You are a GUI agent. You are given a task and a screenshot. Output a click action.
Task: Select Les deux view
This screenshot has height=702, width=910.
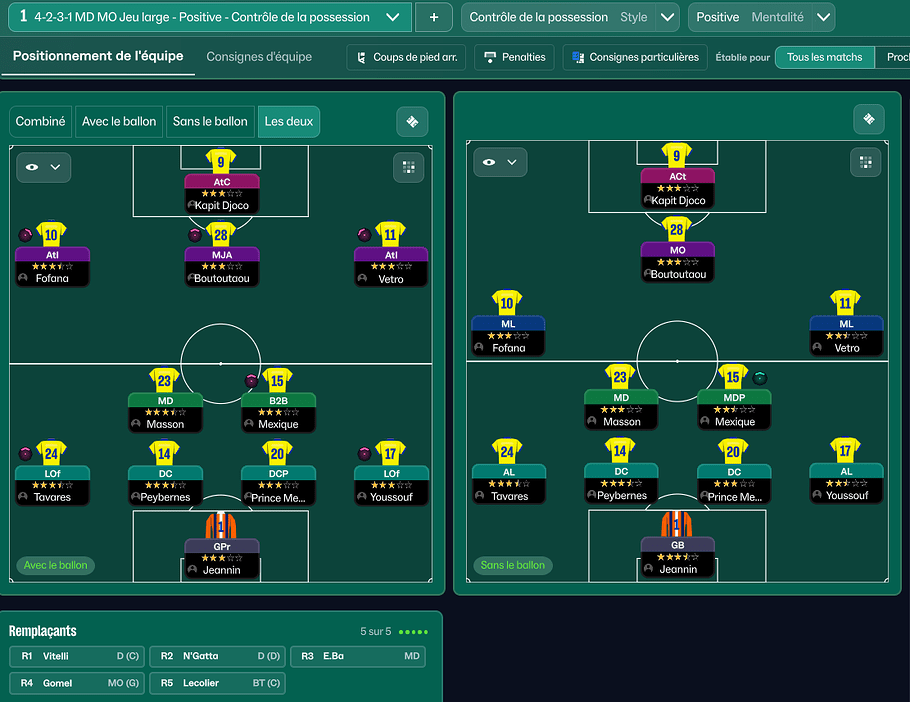coord(288,121)
